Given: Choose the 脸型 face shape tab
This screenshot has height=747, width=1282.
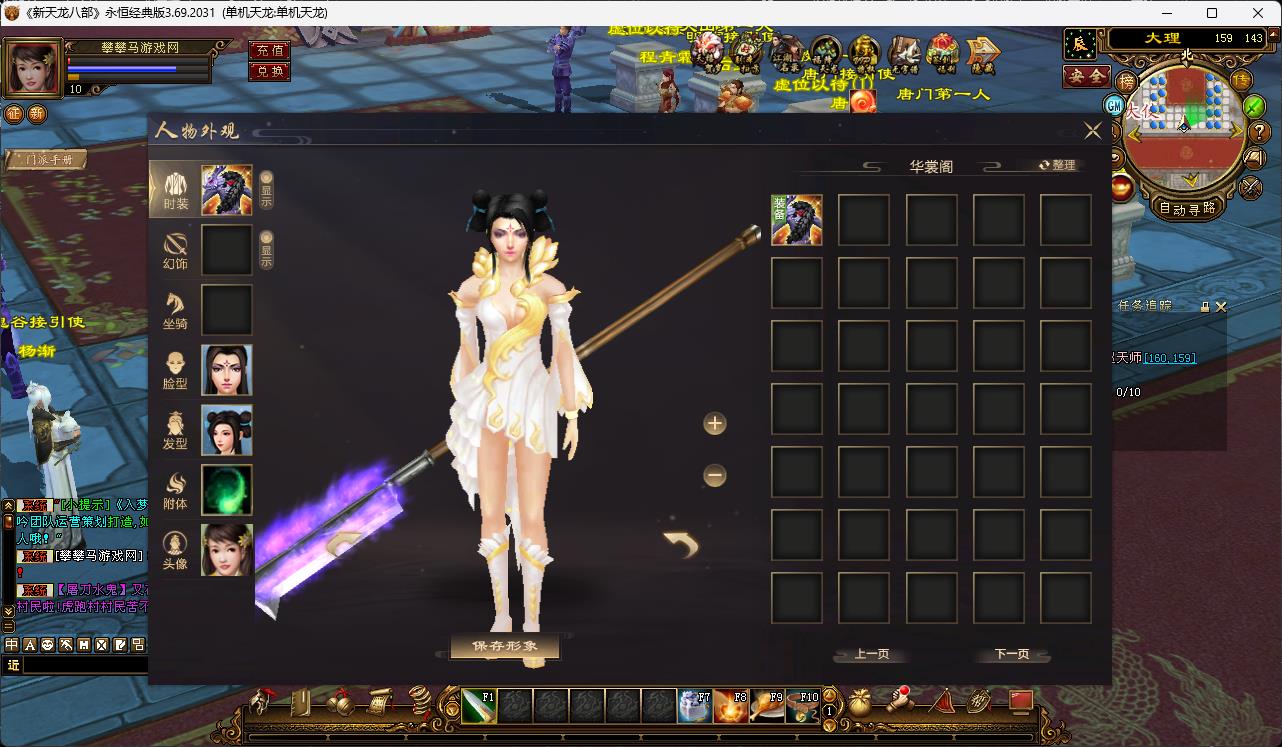Looking at the screenshot, I should [175, 370].
